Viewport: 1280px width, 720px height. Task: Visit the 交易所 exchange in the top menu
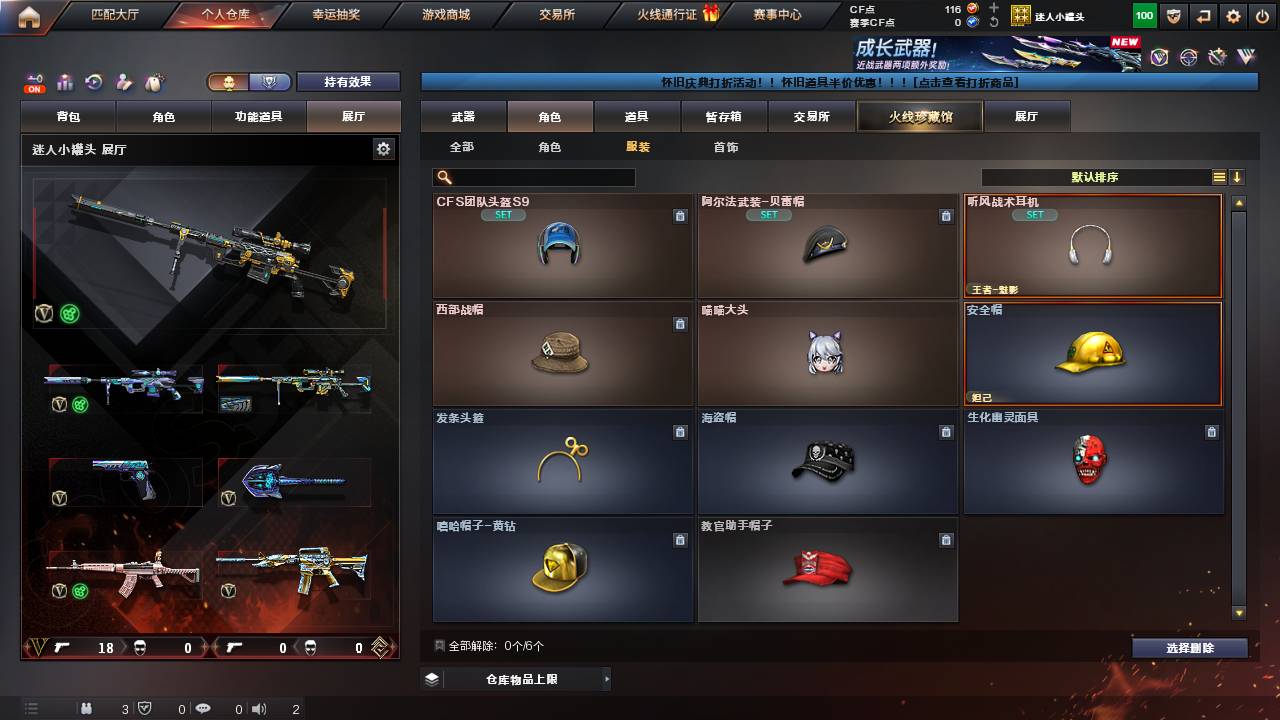[x=556, y=15]
